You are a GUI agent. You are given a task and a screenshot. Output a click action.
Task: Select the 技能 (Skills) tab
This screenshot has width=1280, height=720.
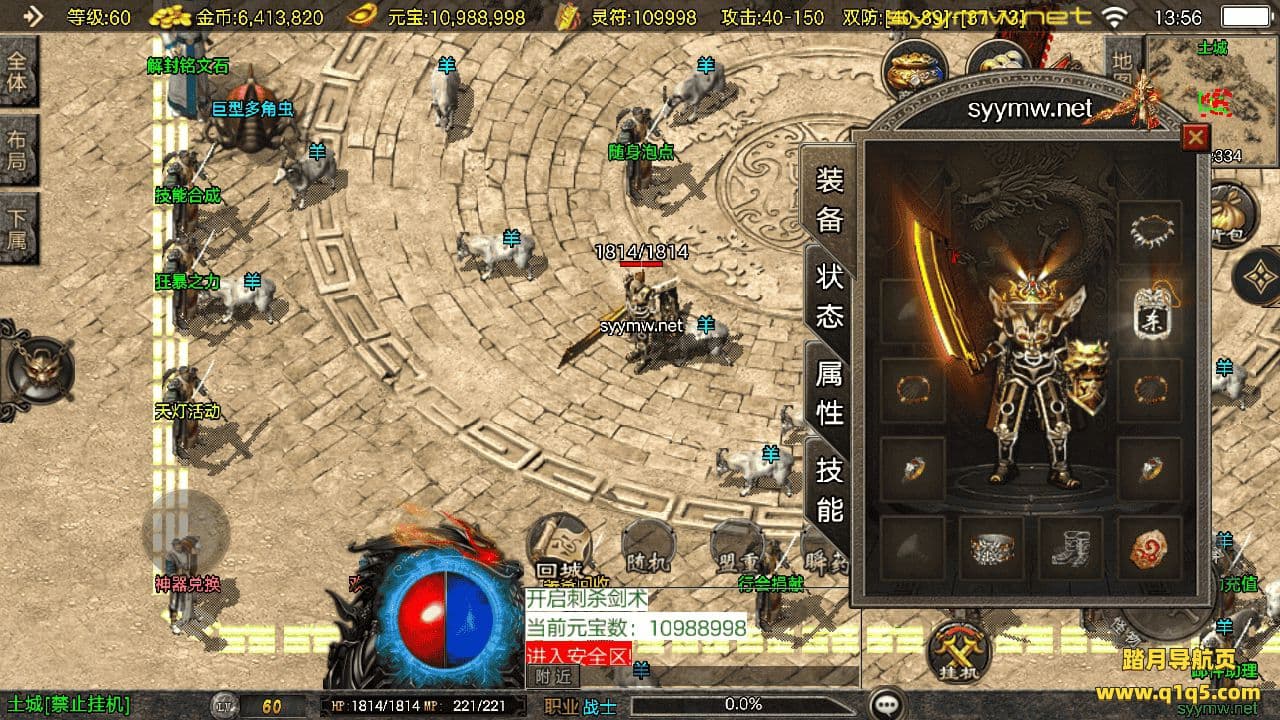830,489
